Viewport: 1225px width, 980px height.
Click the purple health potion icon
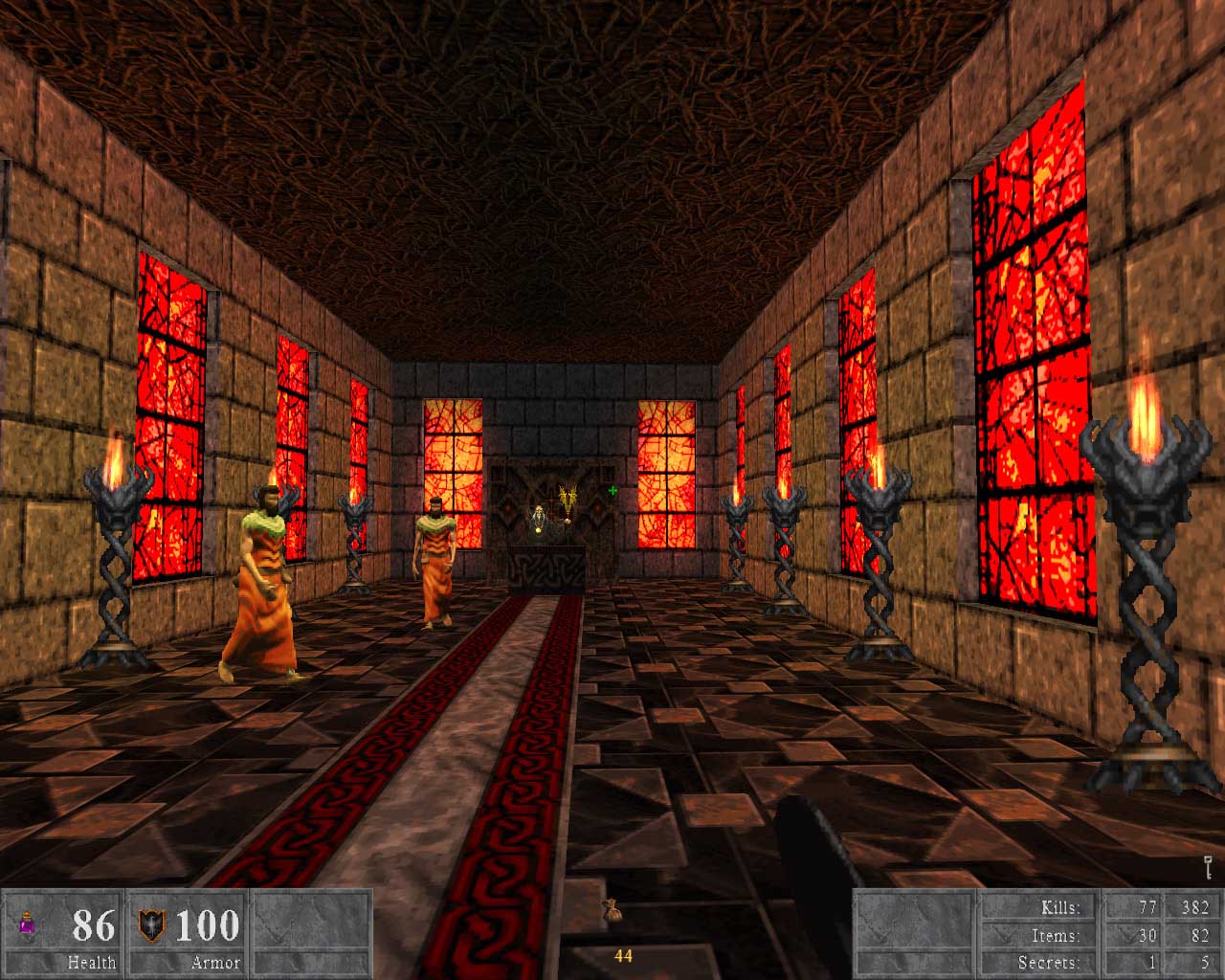26,924
